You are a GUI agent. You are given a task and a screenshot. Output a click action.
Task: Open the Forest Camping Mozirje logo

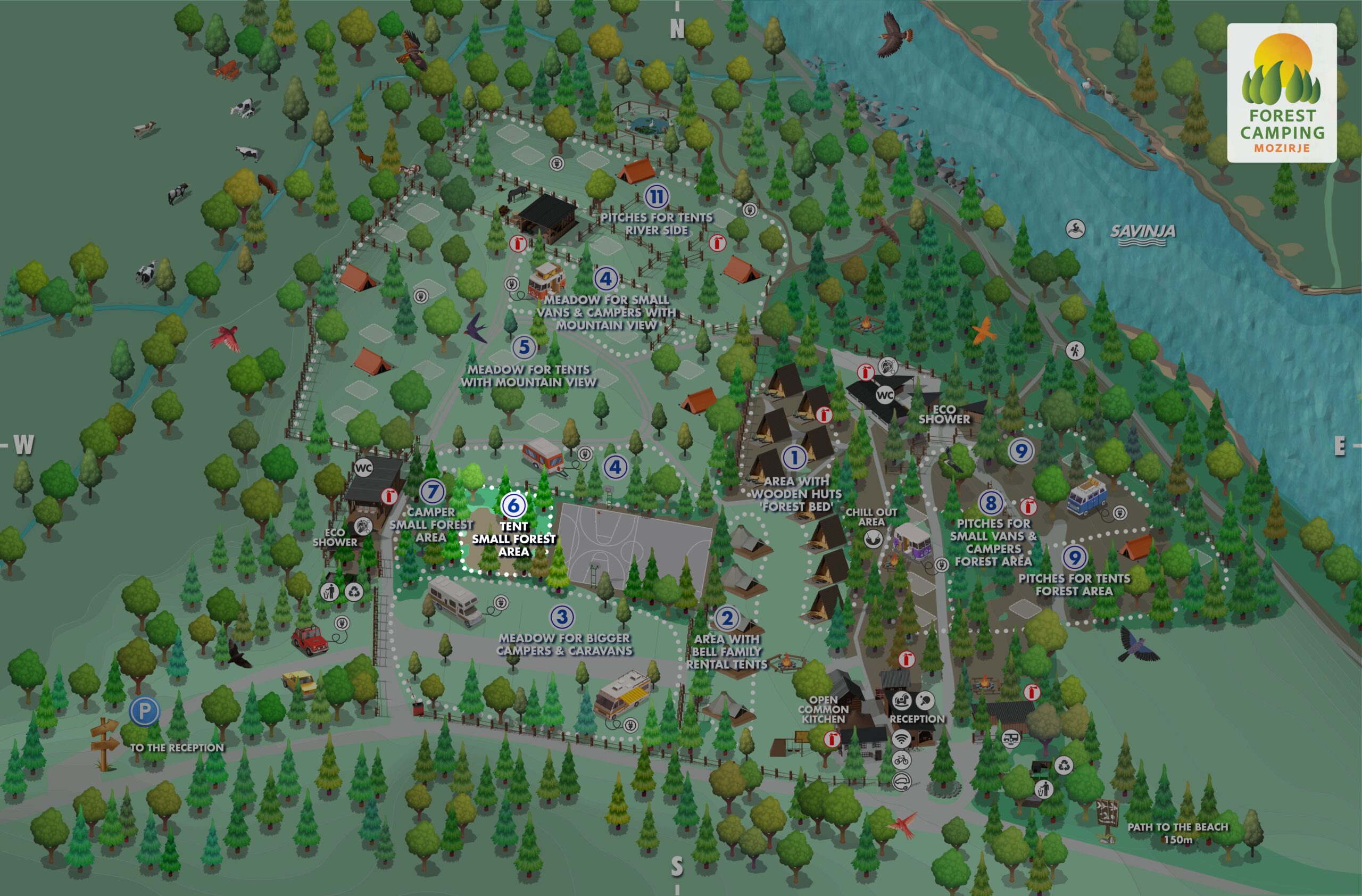tap(1282, 93)
